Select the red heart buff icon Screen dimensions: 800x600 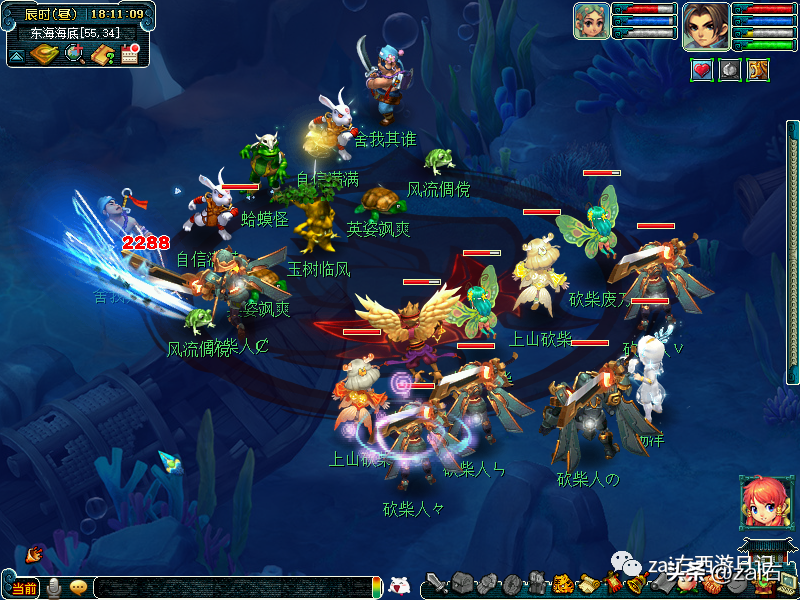pyautogui.click(x=702, y=70)
